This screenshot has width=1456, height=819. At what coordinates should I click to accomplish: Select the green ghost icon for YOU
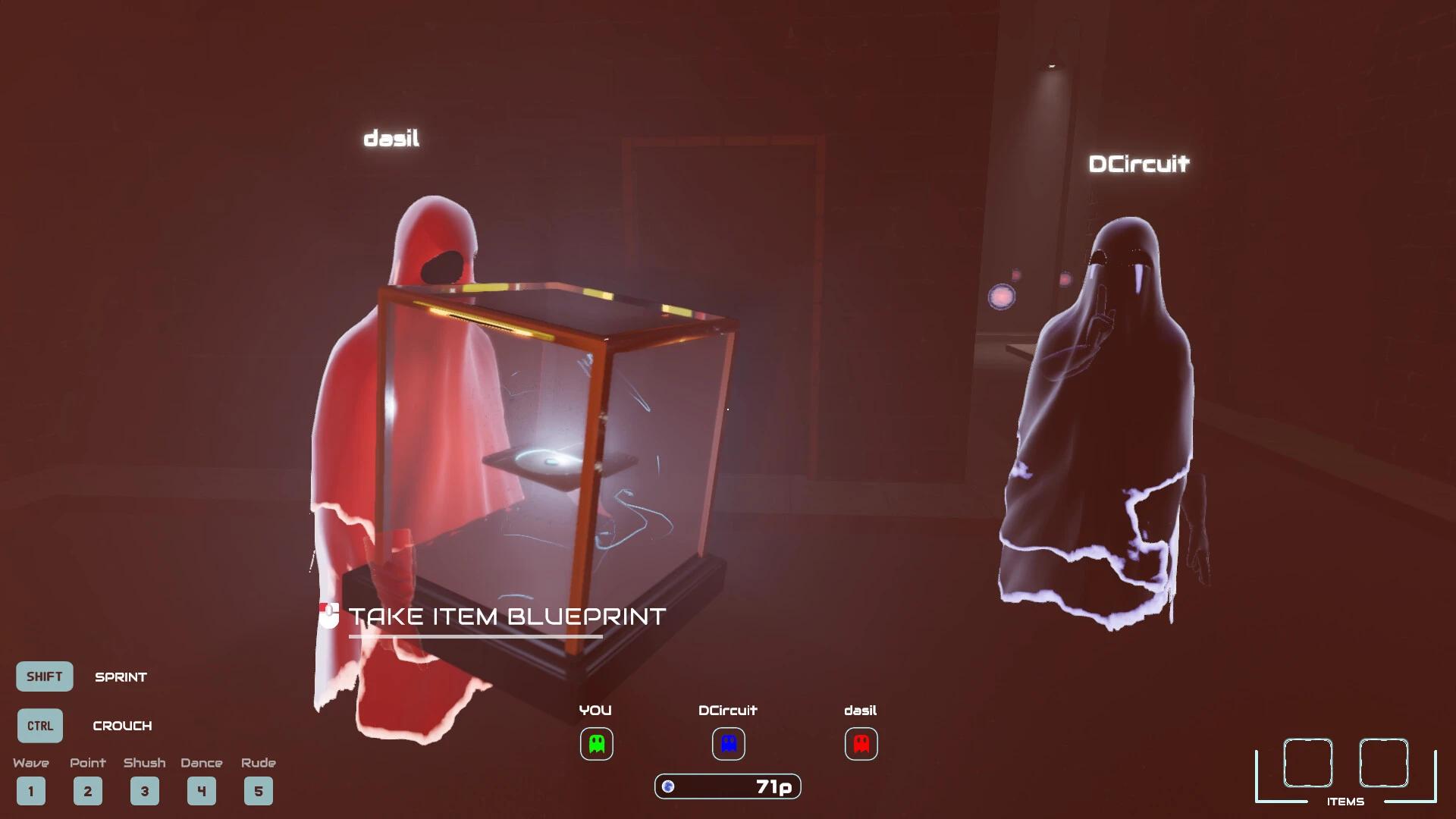pyautogui.click(x=596, y=744)
